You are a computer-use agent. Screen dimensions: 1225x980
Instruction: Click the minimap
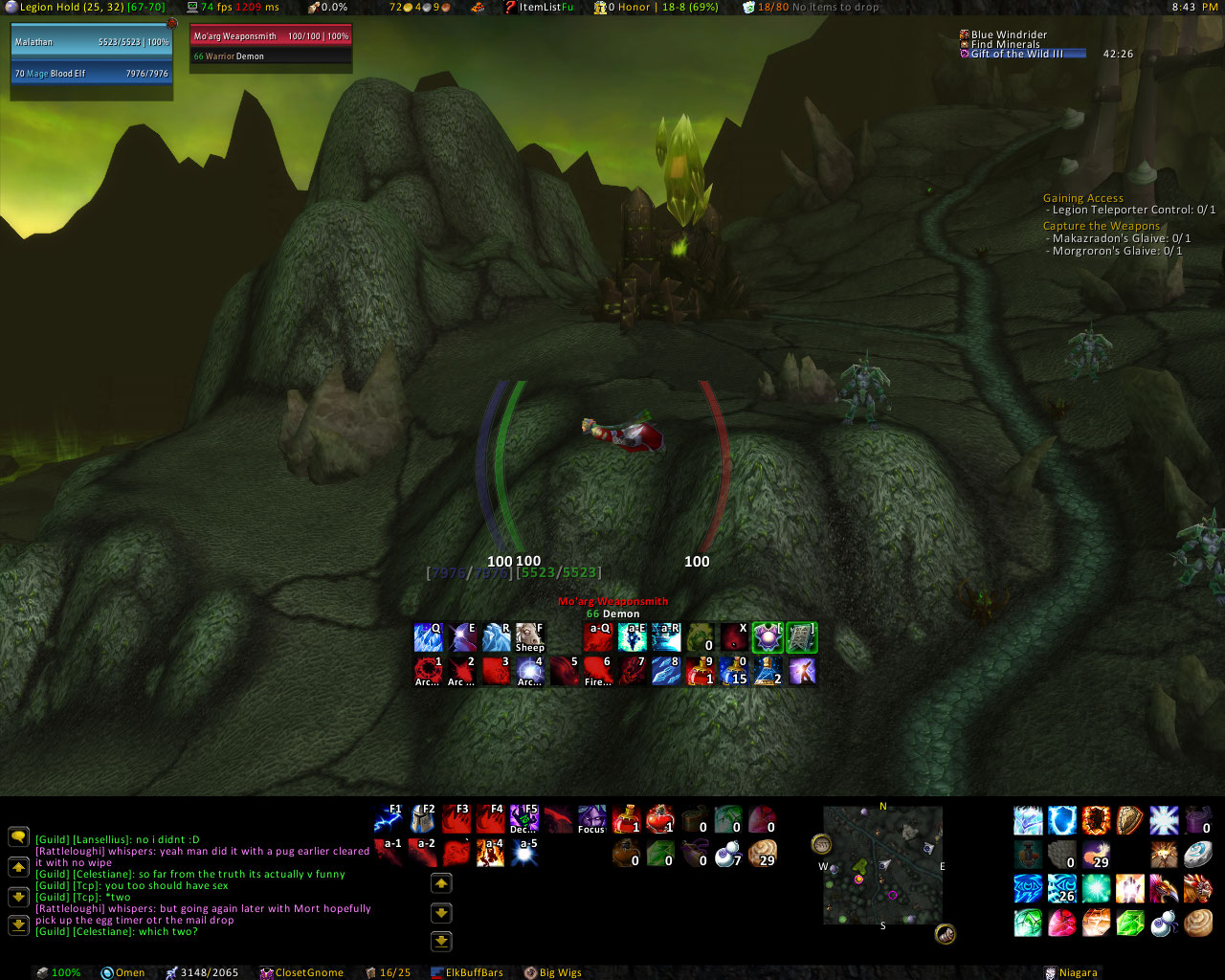click(882, 865)
